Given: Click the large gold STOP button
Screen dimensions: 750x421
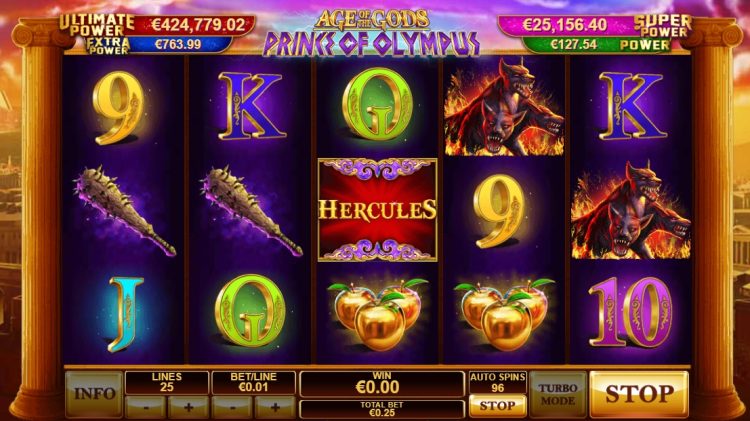Looking at the screenshot, I should coord(639,394).
